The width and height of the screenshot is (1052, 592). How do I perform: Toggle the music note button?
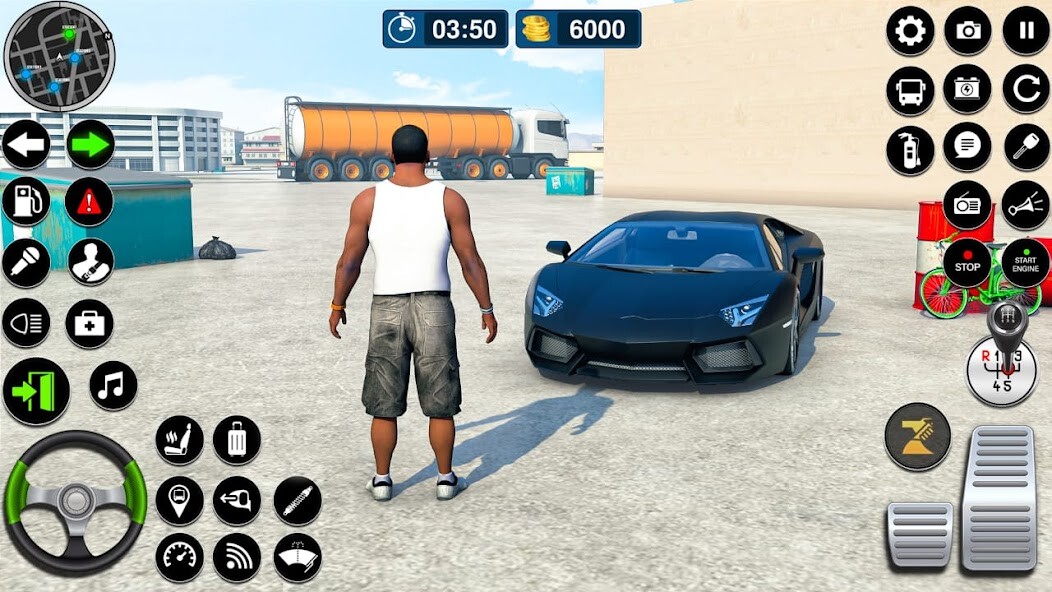click(113, 385)
